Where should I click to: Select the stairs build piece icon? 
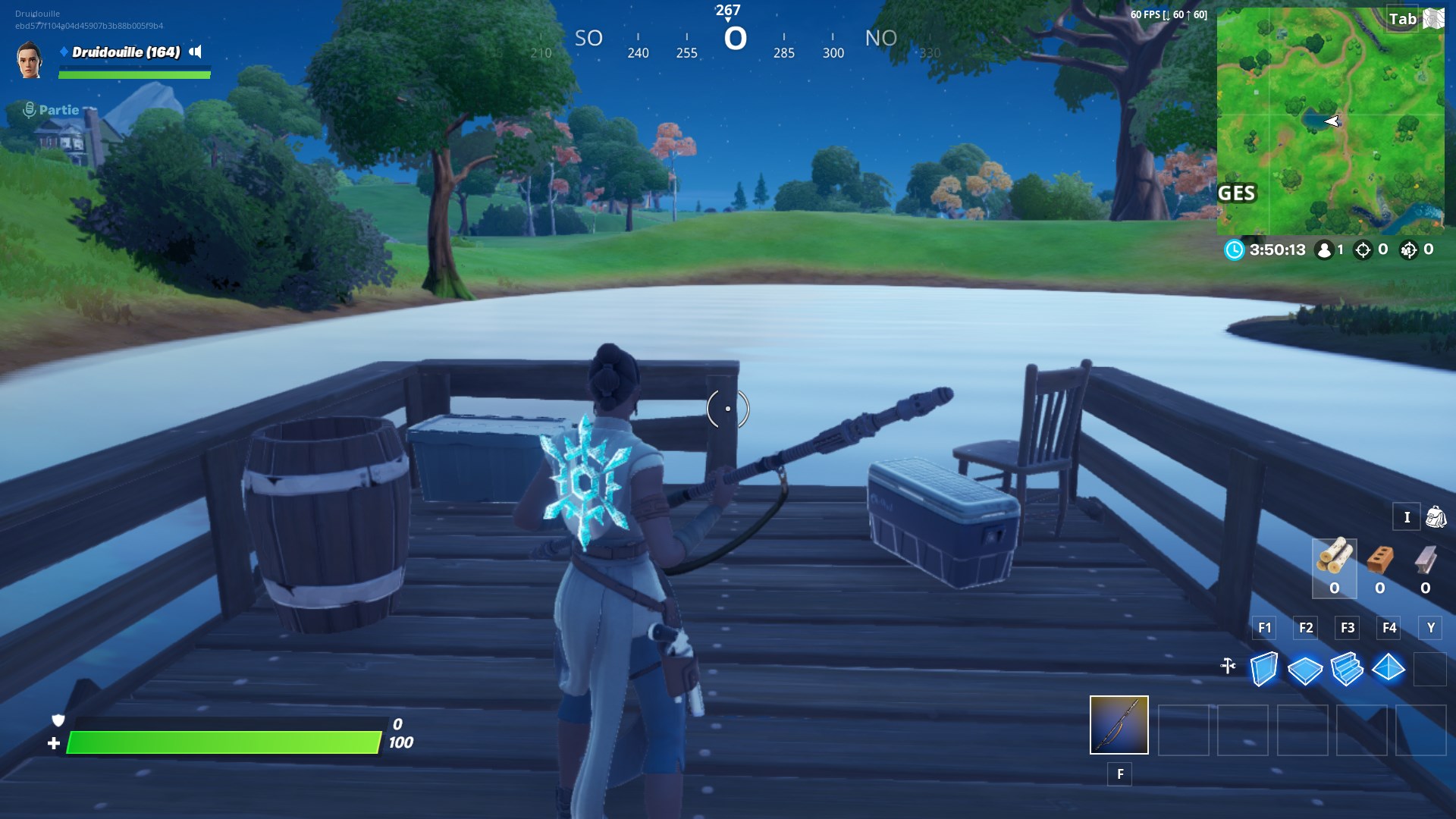point(1347,670)
